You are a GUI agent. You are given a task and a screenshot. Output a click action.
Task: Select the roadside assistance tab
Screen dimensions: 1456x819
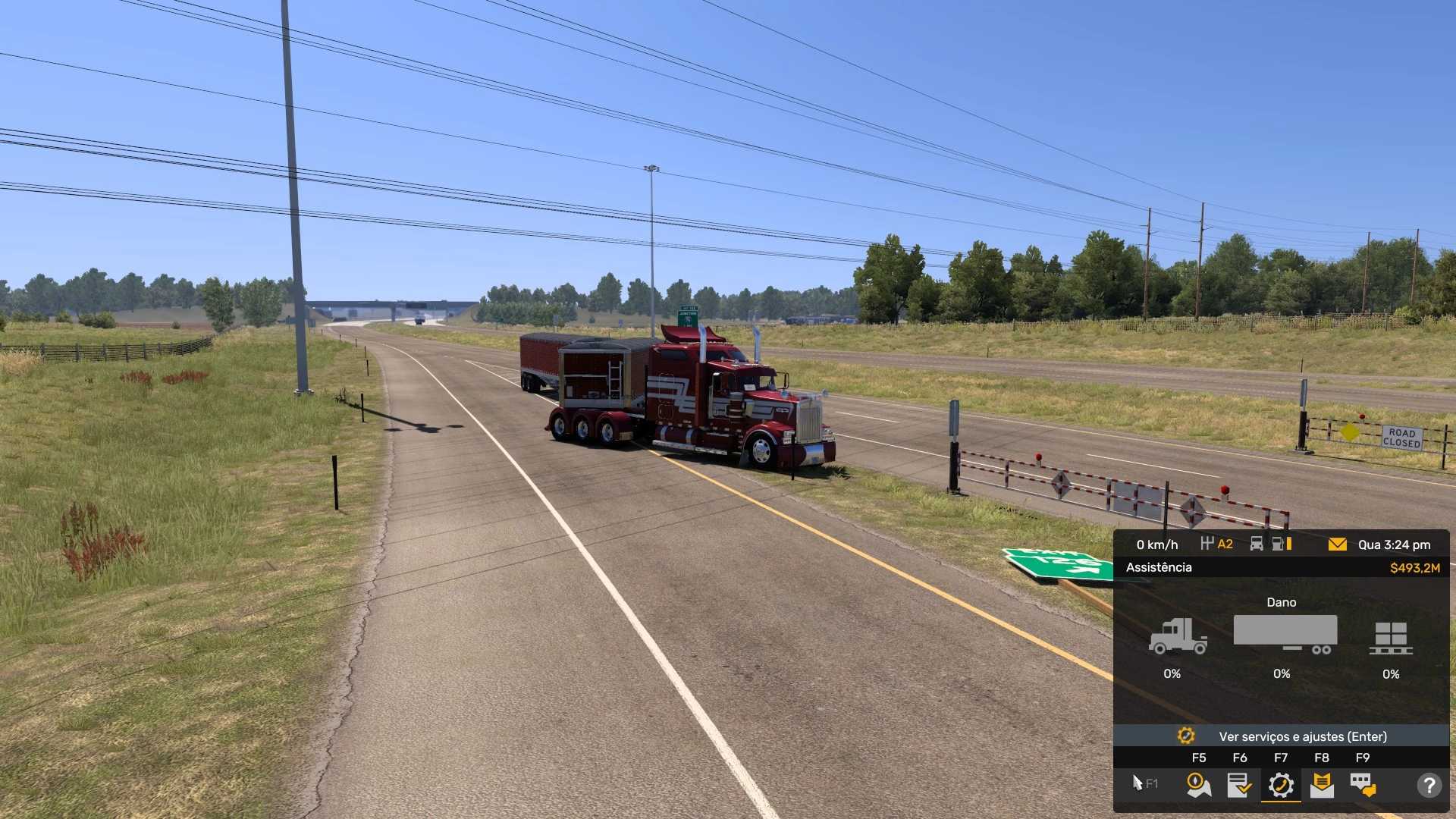tap(1281, 785)
